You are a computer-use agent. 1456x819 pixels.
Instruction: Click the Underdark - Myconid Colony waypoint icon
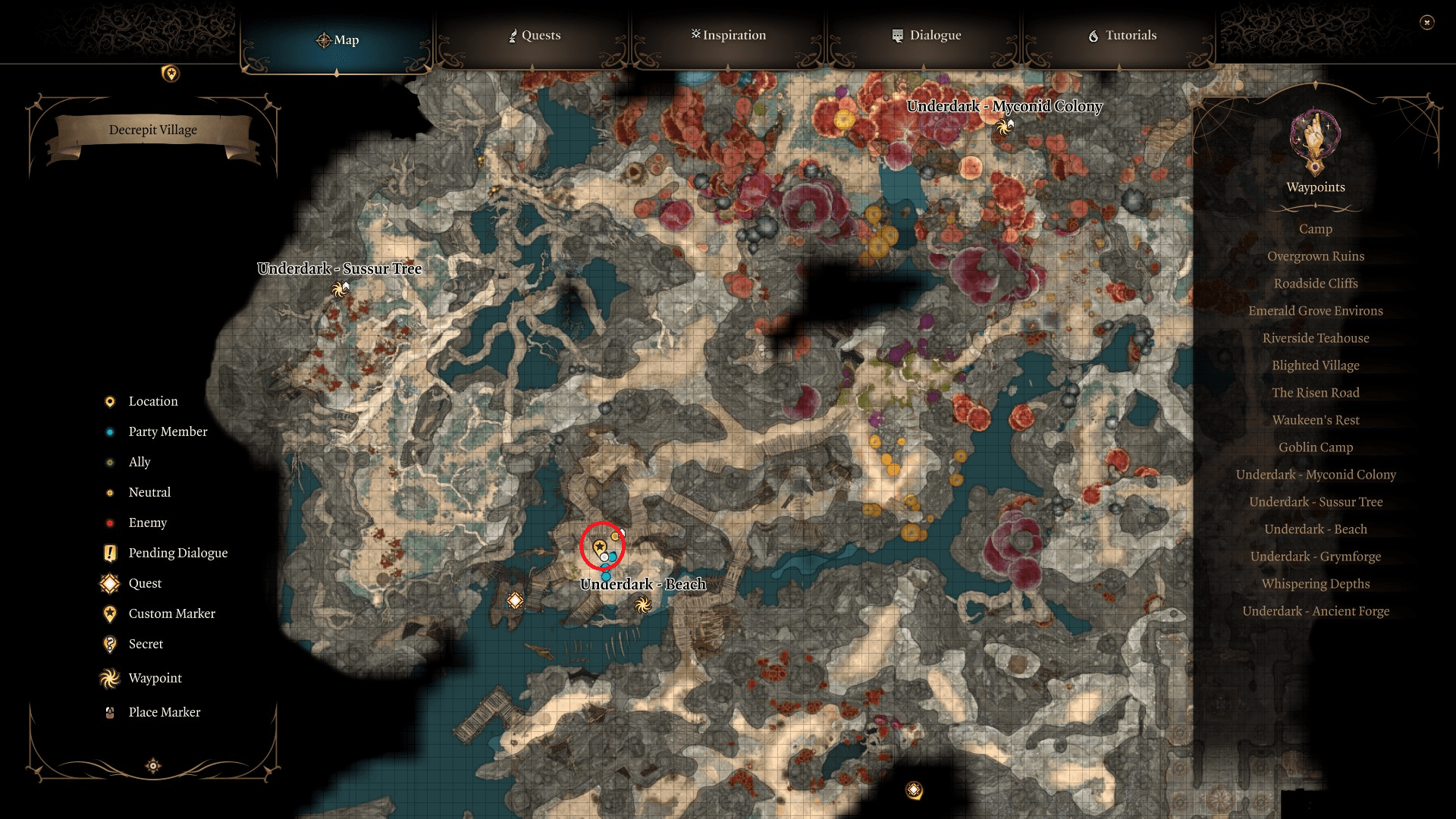click(x=1005, y=127)
